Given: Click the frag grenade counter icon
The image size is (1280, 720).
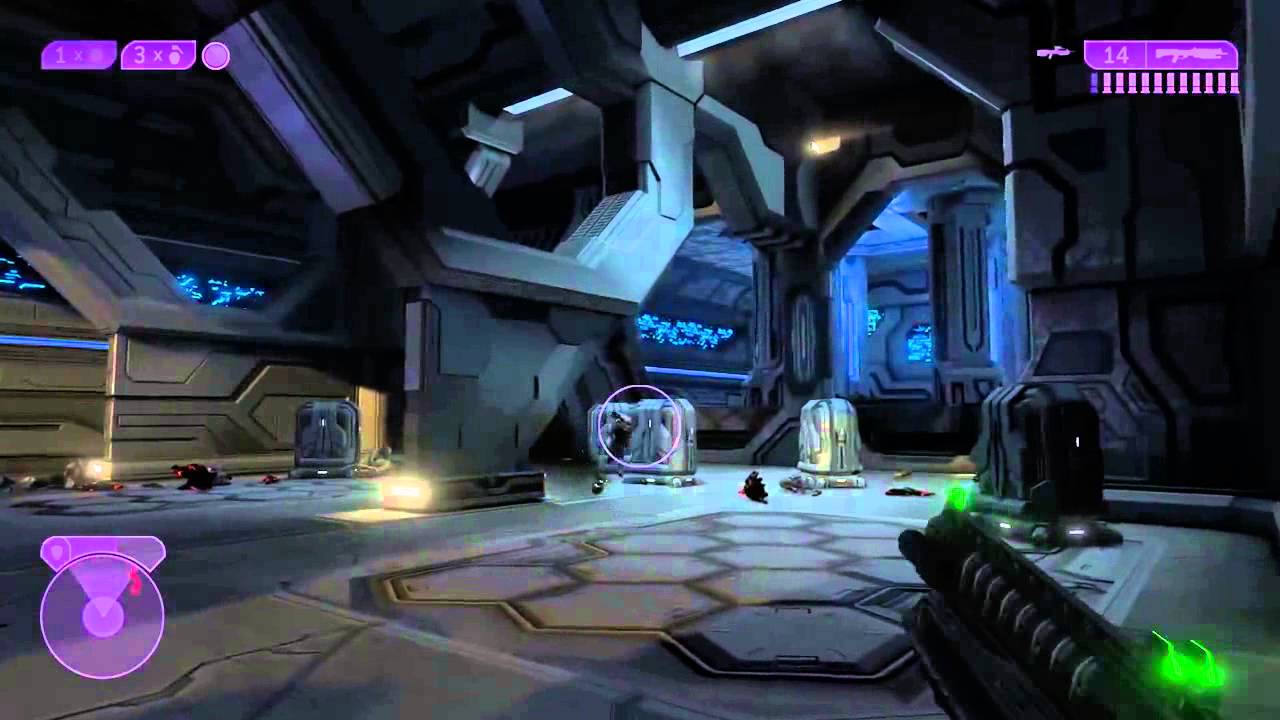Looking at the screenshot, I should click(177, 55).
